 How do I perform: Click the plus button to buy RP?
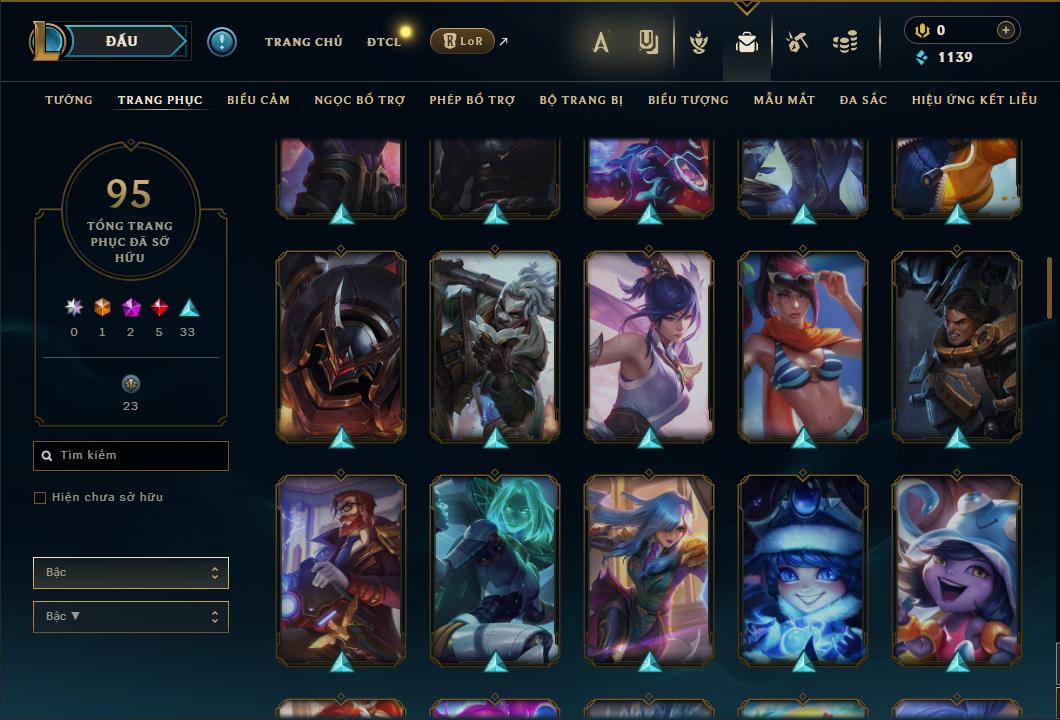point(1005,30)
